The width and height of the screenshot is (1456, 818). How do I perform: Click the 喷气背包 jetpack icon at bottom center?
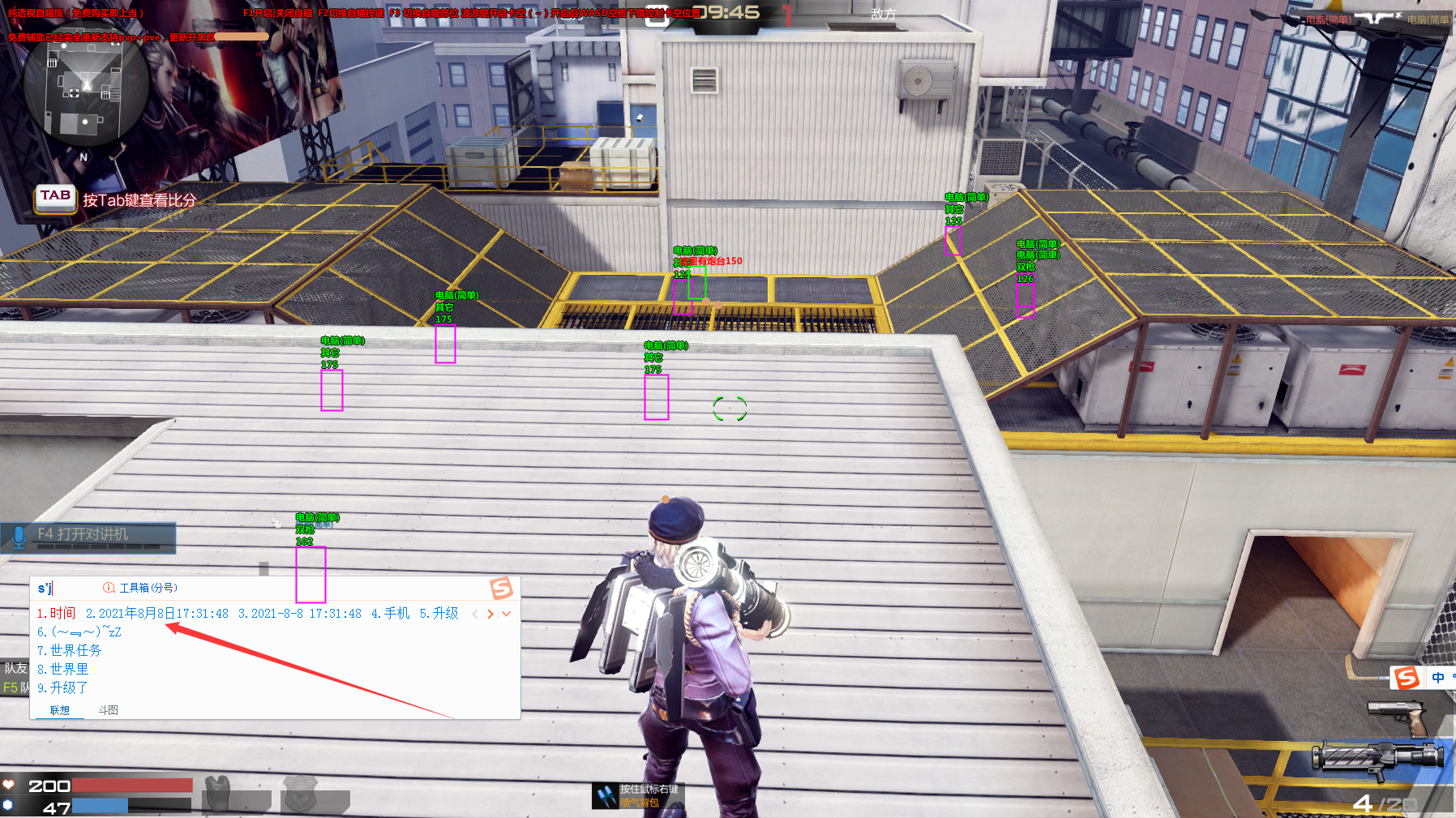(x=607, y=796)
